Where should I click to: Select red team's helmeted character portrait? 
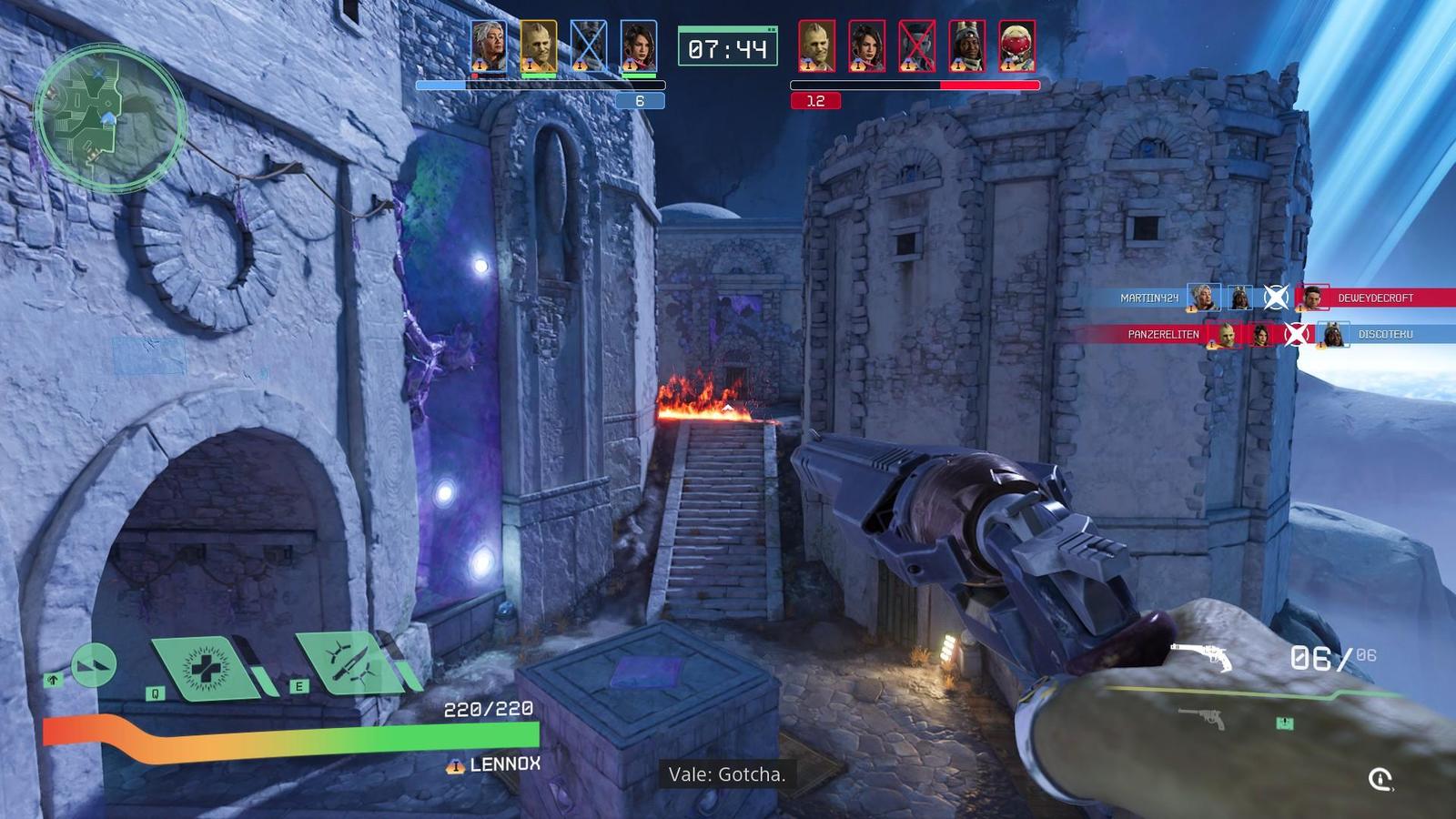point(966,46)
